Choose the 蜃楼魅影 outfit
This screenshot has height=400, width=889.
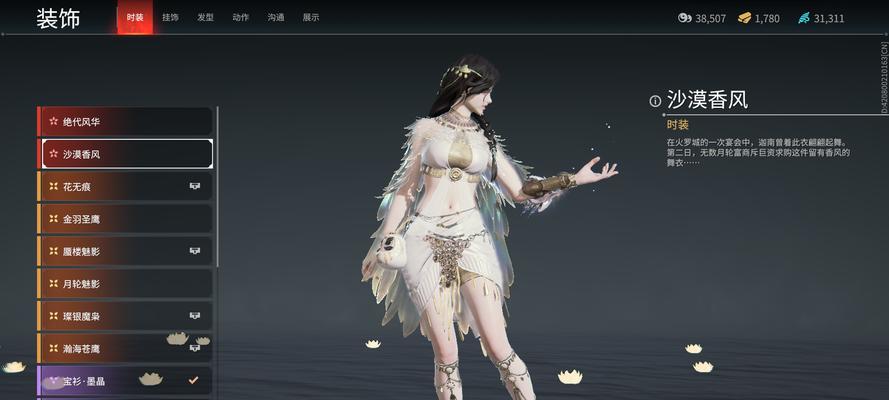(125, 251)
